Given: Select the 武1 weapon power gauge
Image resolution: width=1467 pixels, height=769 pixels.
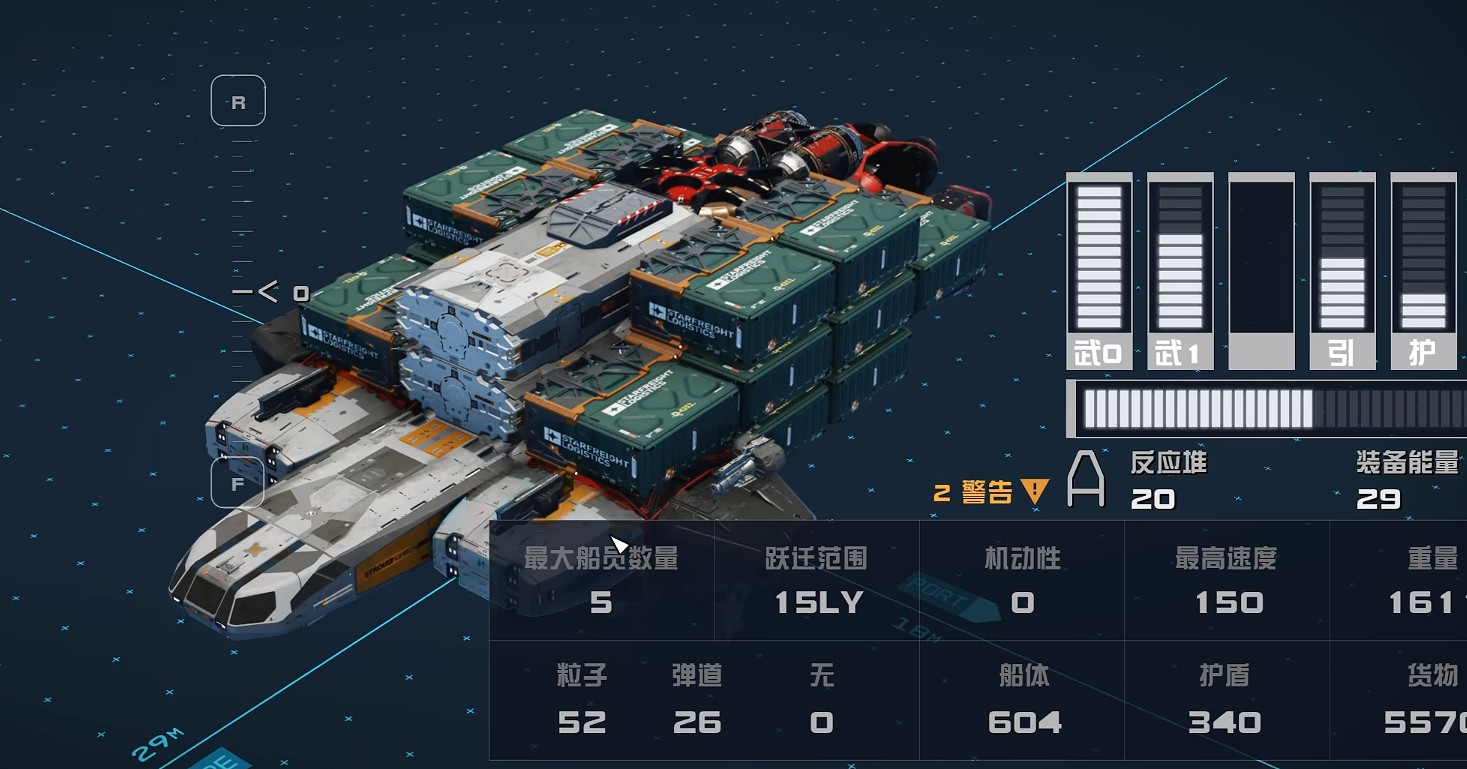Looking at the screenshot, I should point(1179,265).
